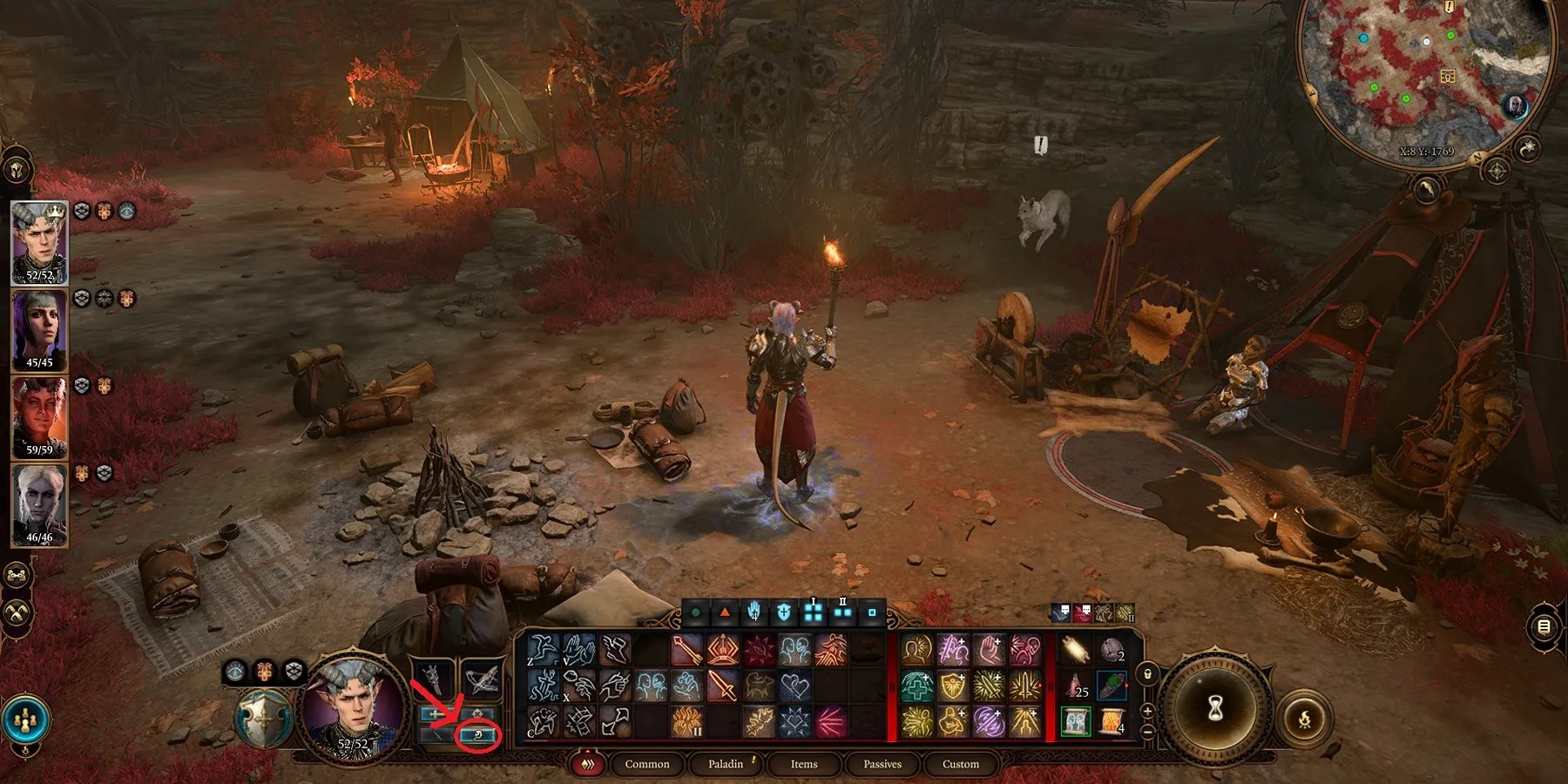Use the green cross healing spell
Viewport: 1568px width, 784px height.
click(x=916, y=686)
